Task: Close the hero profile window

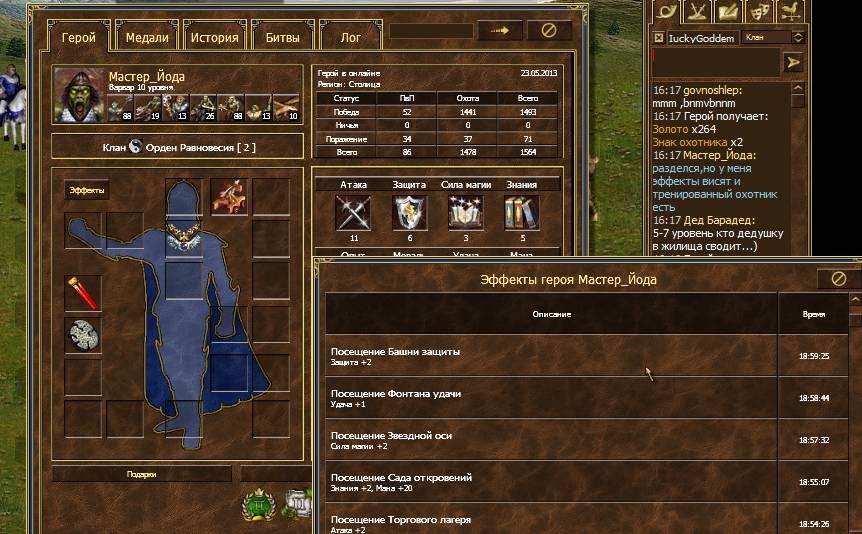Action: pyautogui.click(x=548, y=30)
